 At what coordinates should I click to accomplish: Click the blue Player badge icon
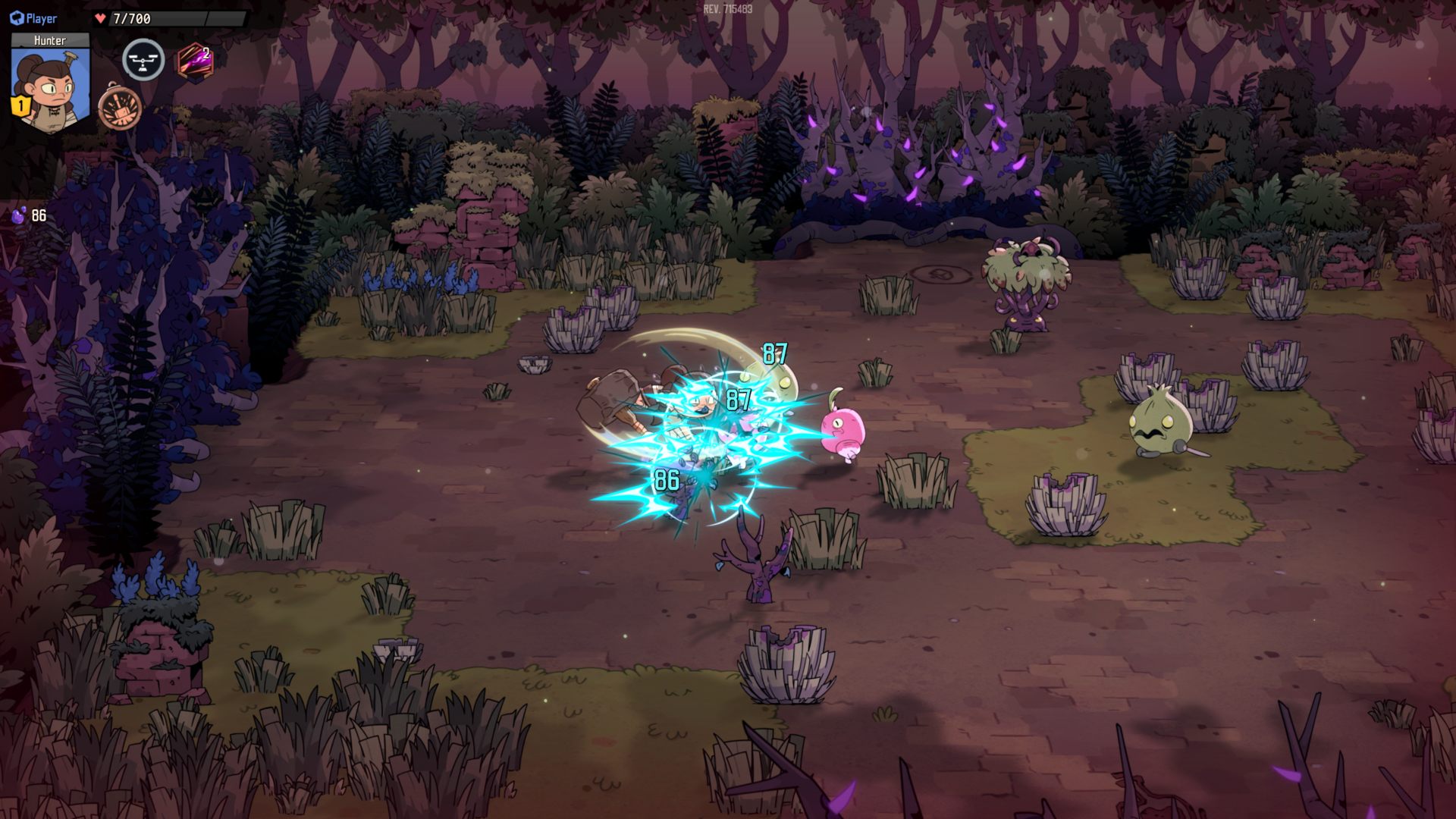17,18
